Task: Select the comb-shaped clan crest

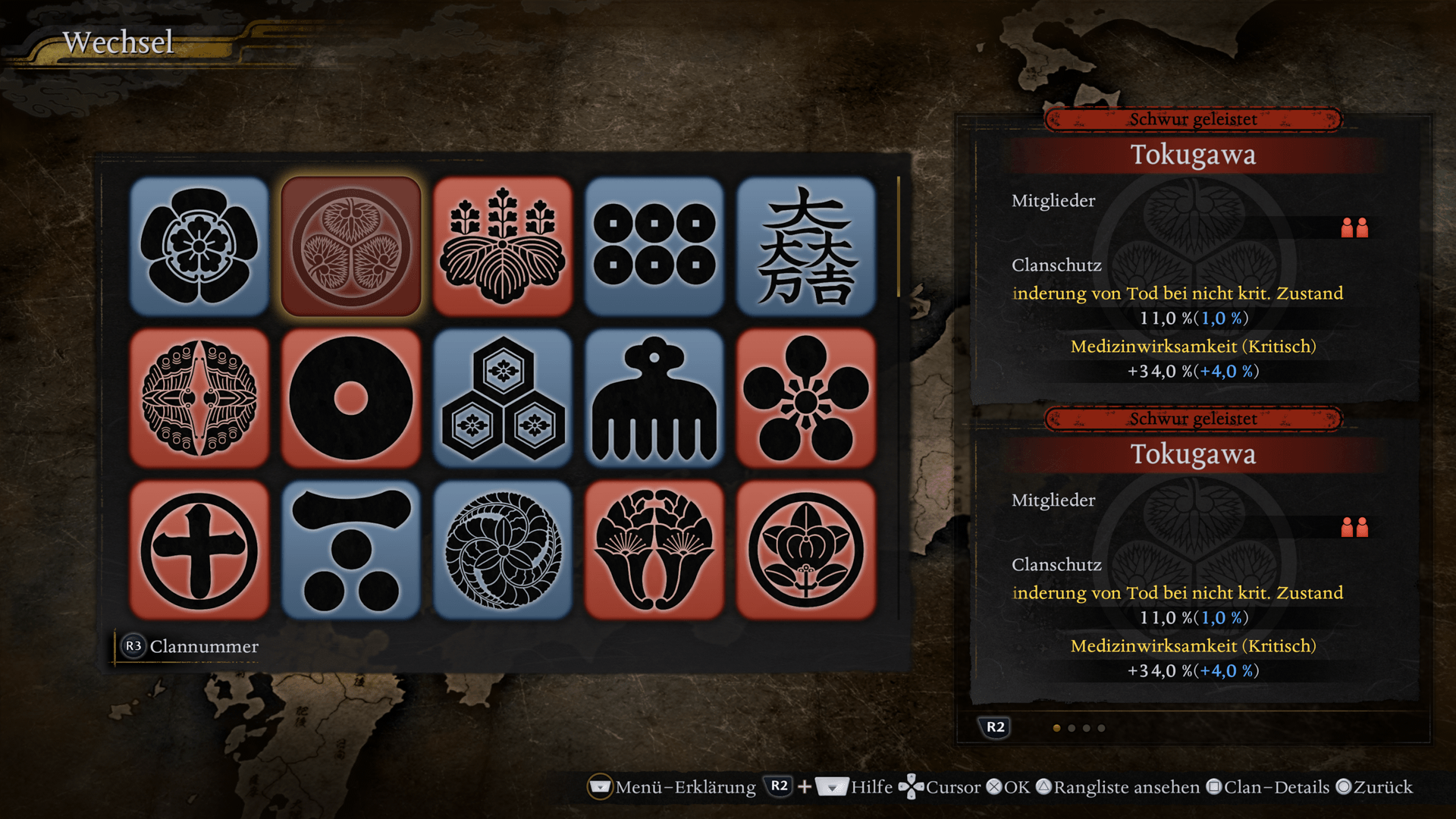Action: (x=654, y=398)
